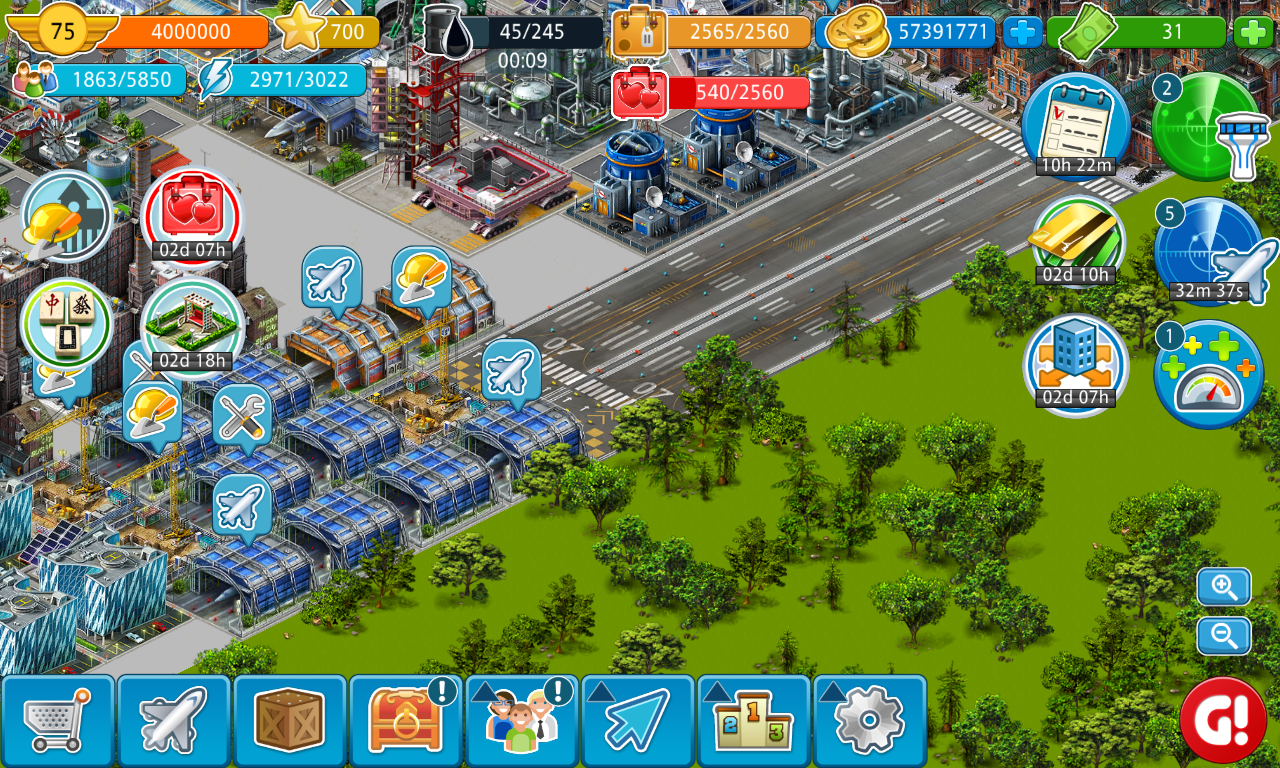Open the checklist tasks with 10h 22m timer
Image resolution: width=1280 pixels, height=768 pixels.
click(1076, 126)
